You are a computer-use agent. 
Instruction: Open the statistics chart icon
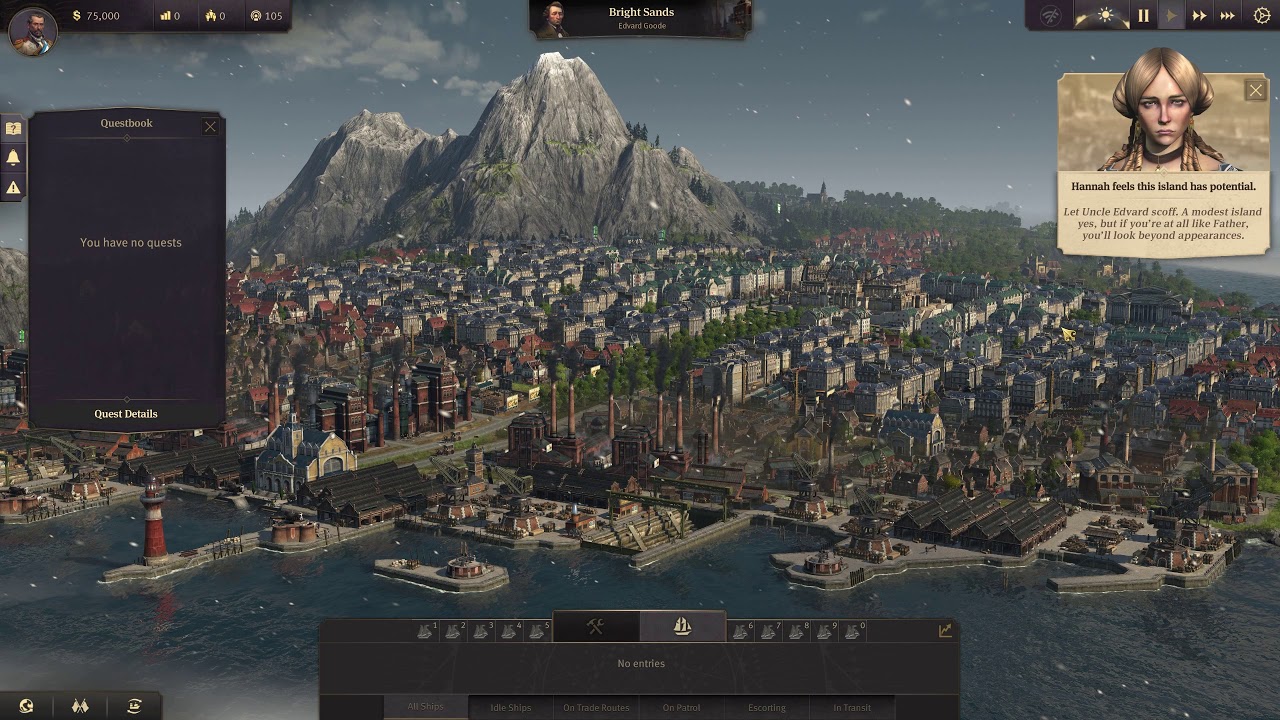click(945, 630)
